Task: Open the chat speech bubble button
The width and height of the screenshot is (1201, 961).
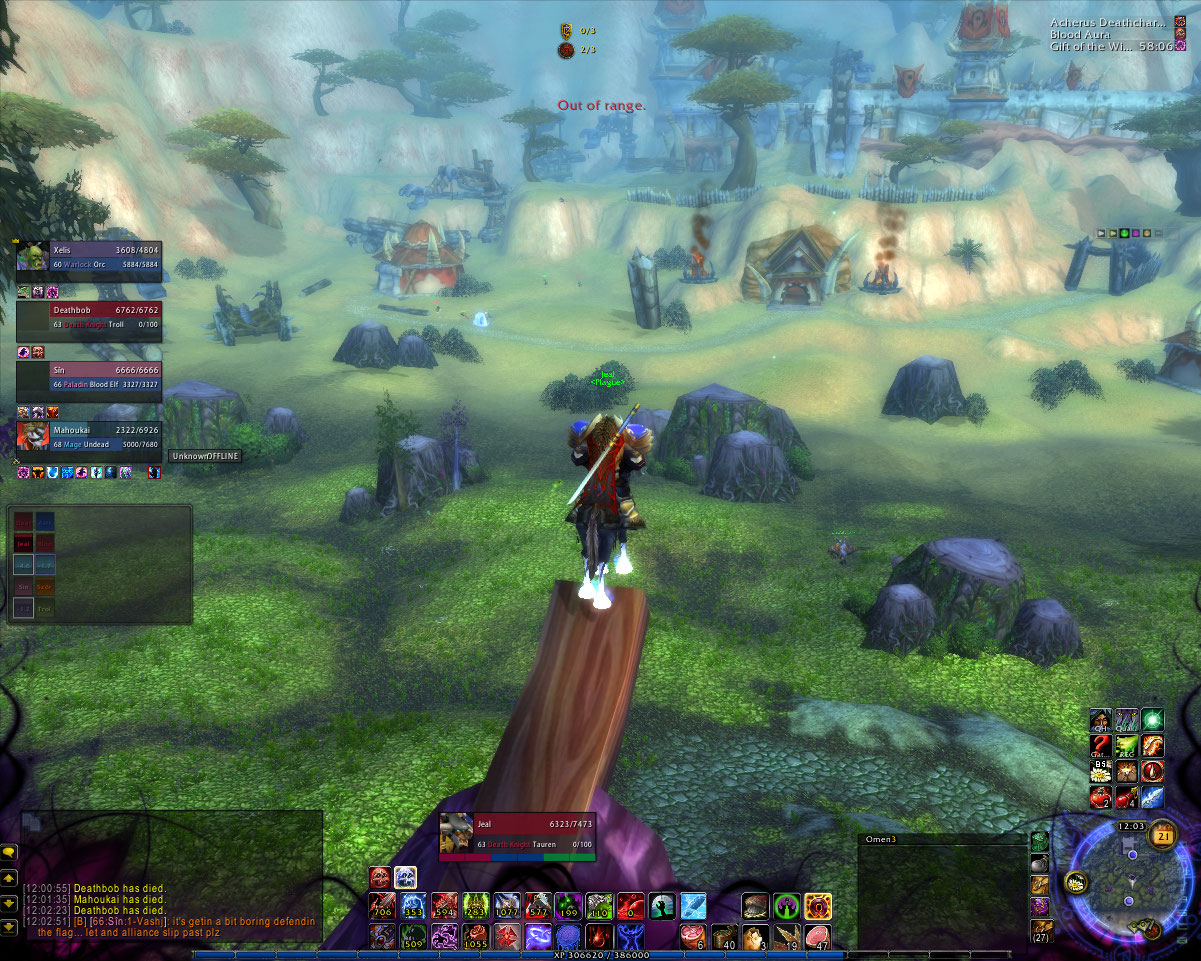Action: pos(9,852)
